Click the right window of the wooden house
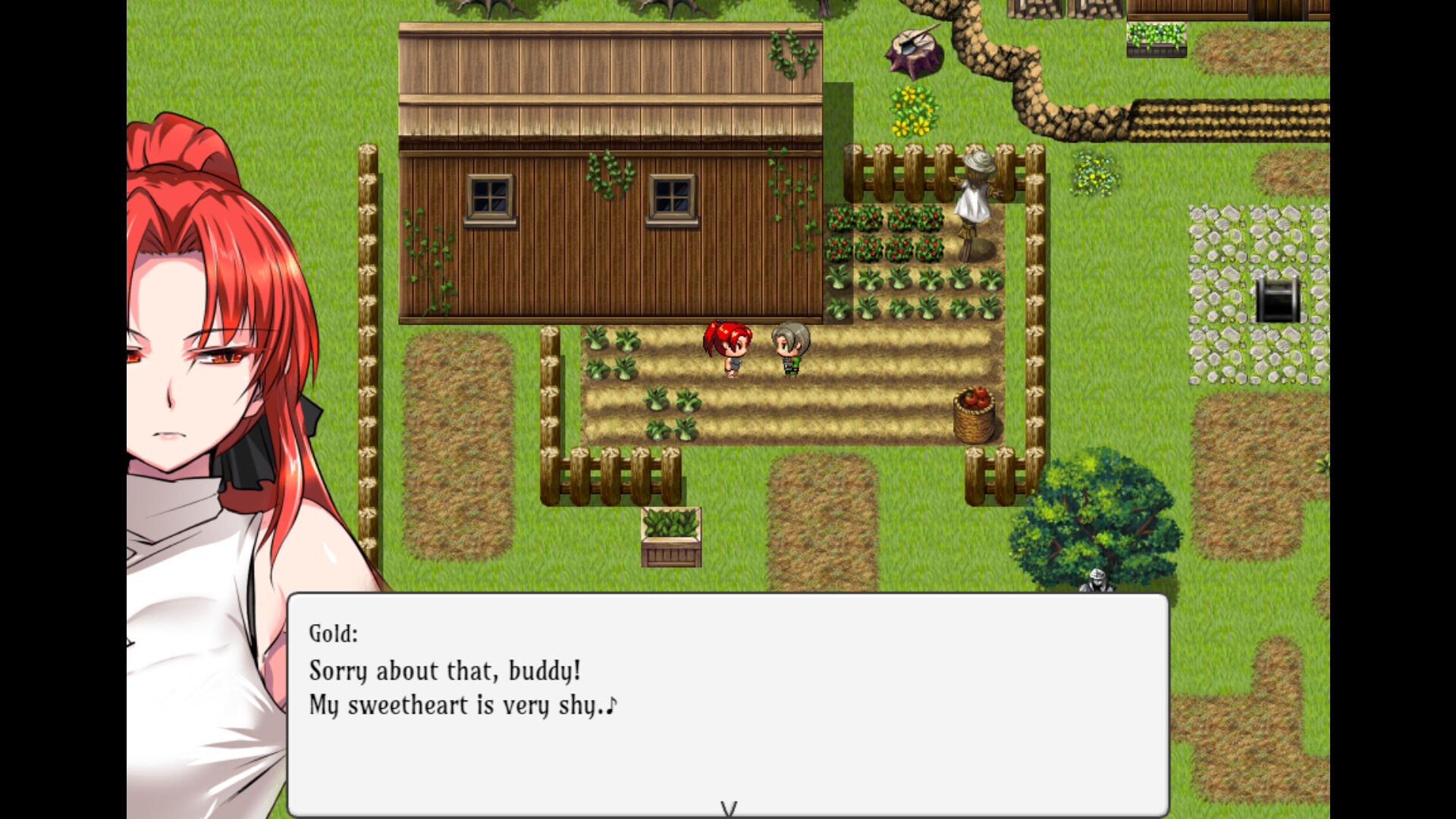The height and width of the screenshot is (819, 1456). (672, 199)
